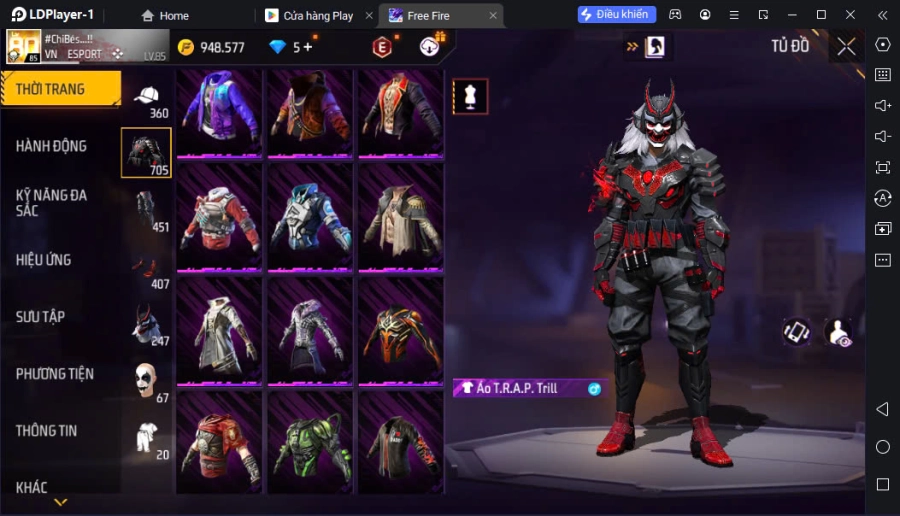The height and width of the screenshot is (516, 900).
Task: Open the player profile avatar
Action: (24, 46)
